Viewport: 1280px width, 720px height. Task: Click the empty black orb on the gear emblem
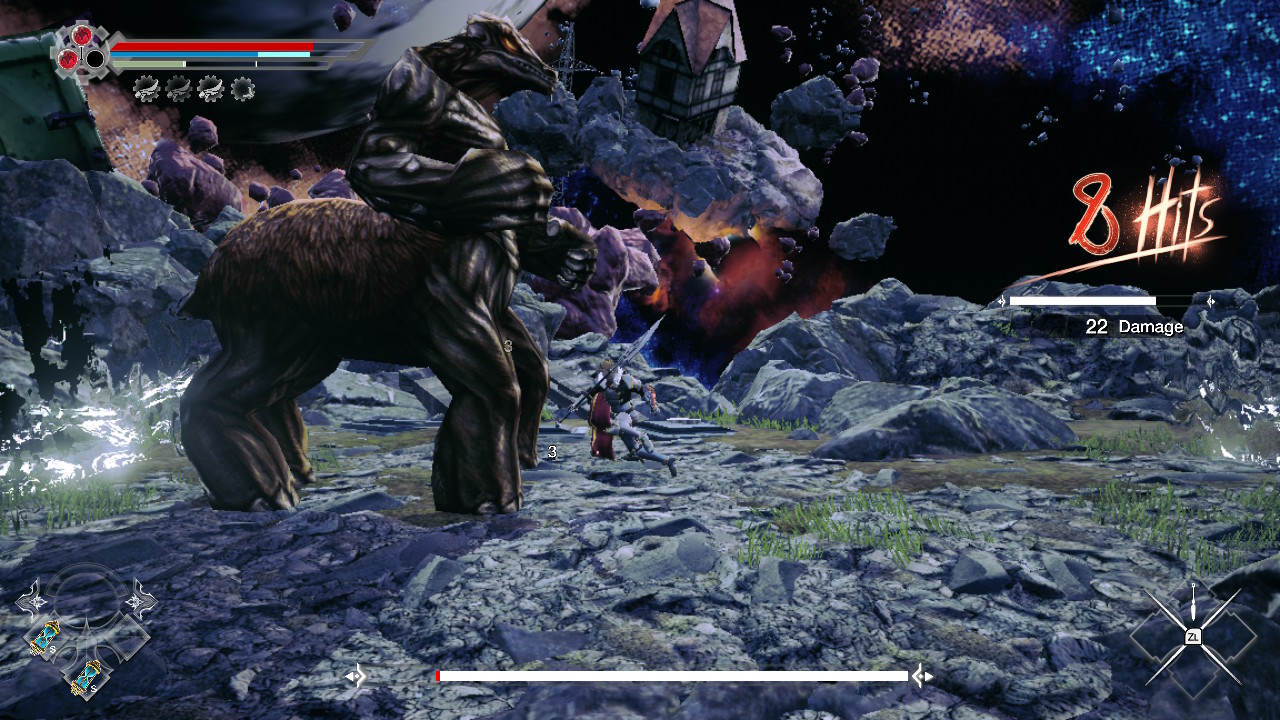click(95, 60)
